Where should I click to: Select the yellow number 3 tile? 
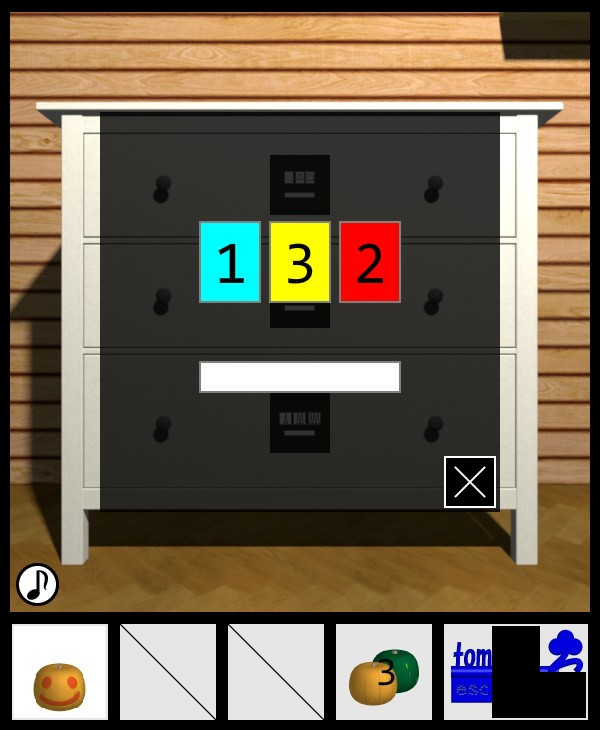coord(300,262)
